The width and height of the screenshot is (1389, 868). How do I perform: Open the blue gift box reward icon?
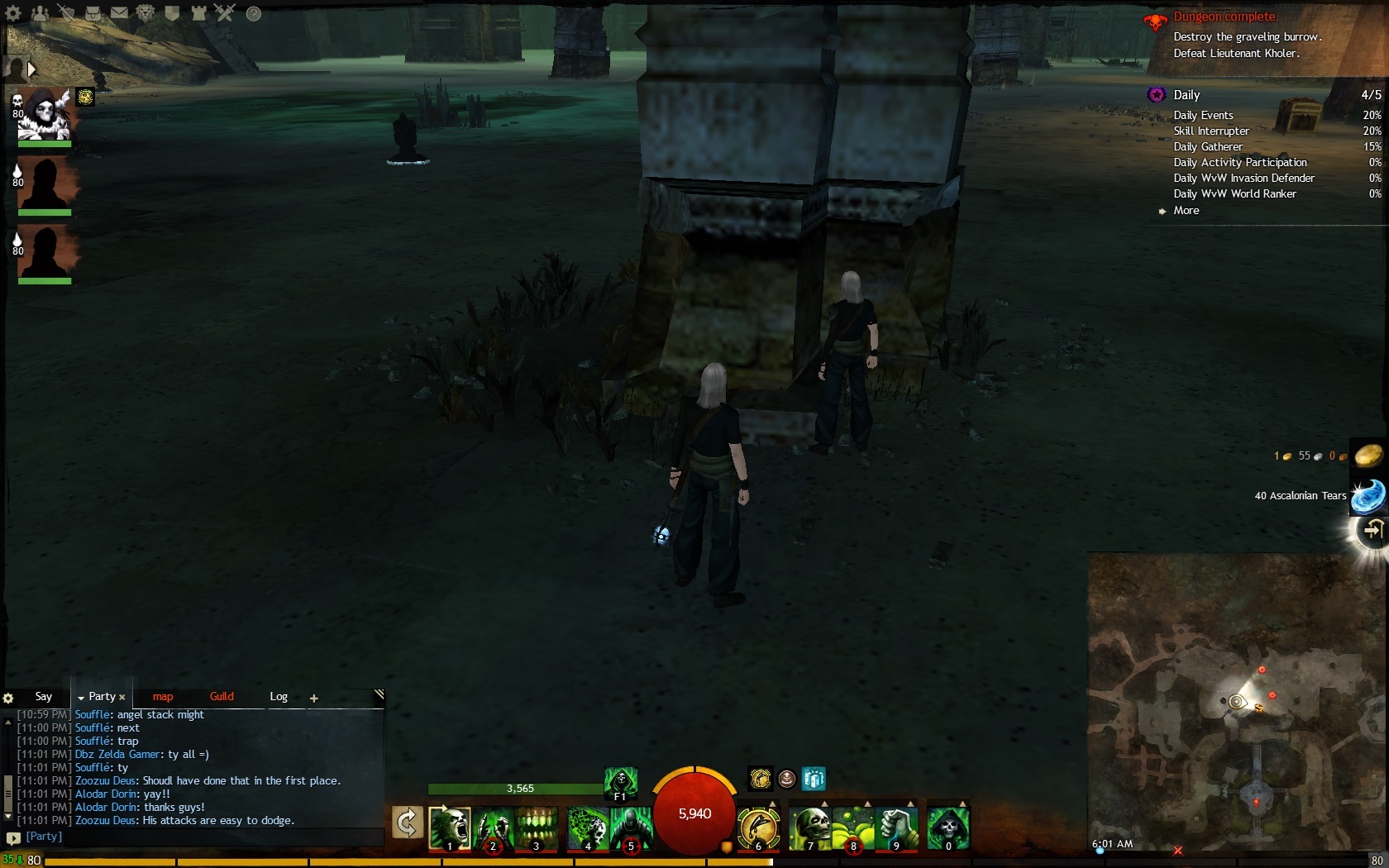point(814,779)
